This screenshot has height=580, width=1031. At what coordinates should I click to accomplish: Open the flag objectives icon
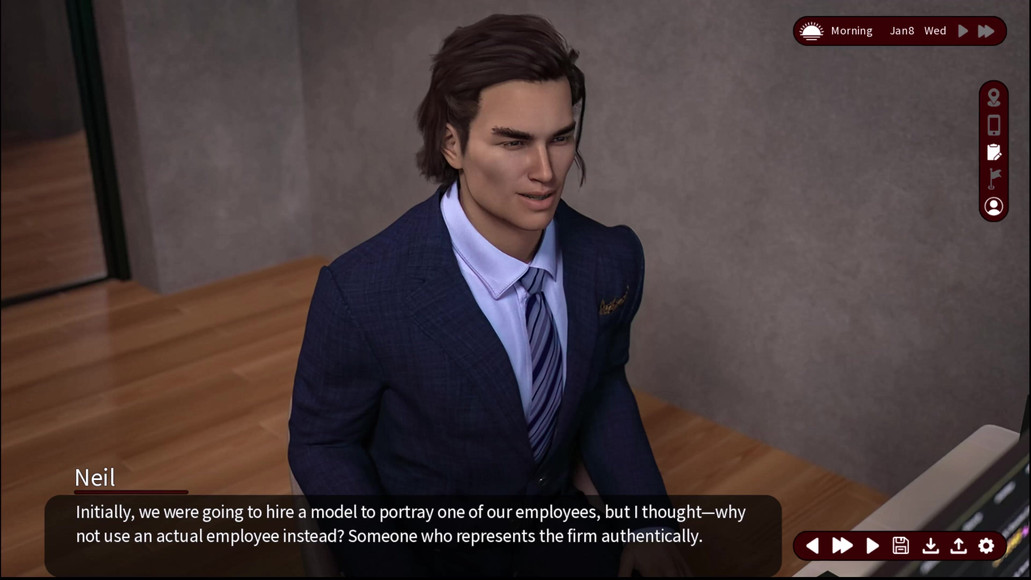993,179
